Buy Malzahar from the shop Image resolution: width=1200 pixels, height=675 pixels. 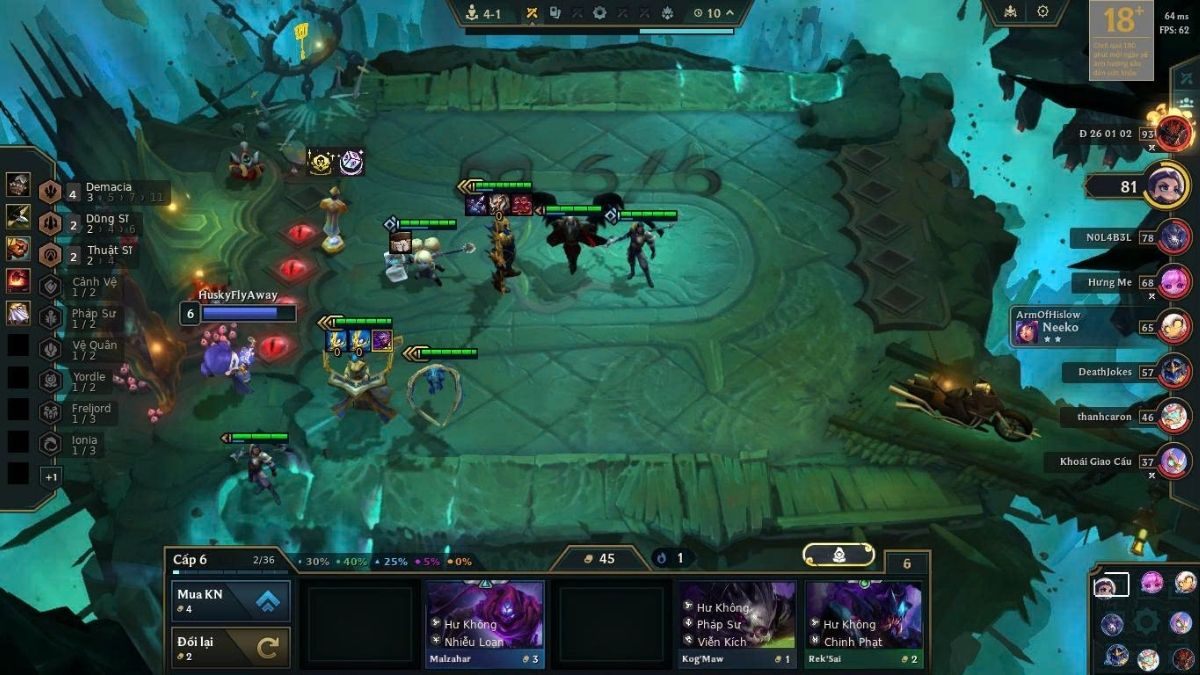point(485,624)
